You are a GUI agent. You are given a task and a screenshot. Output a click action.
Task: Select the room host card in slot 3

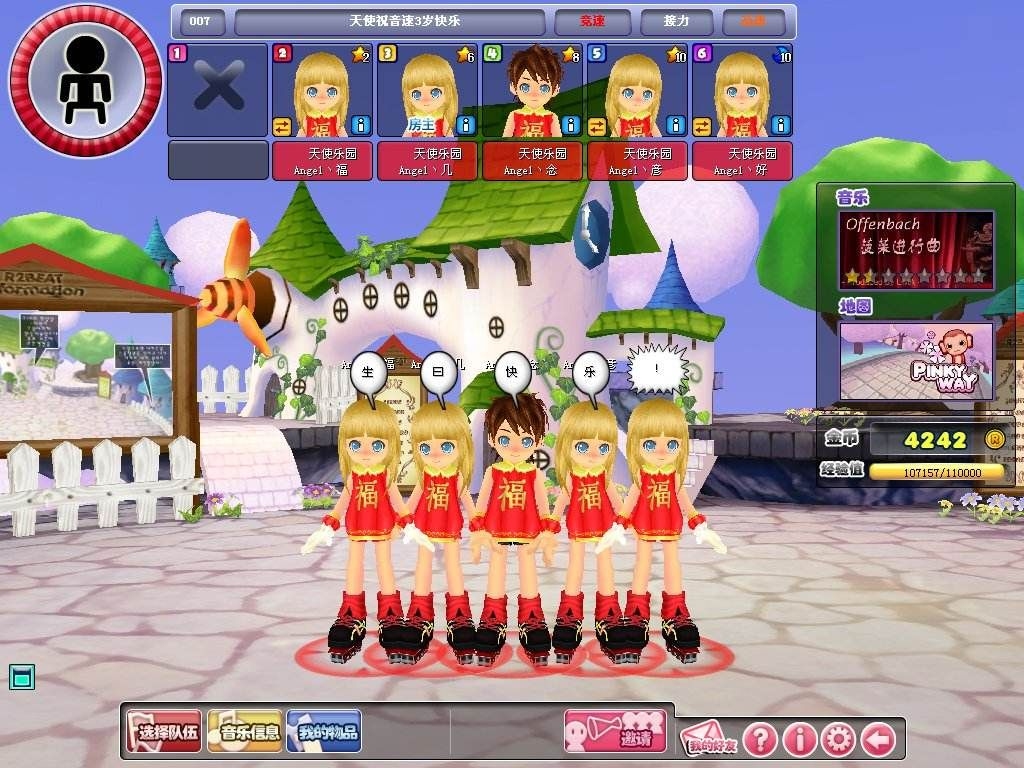coord(427,90)
